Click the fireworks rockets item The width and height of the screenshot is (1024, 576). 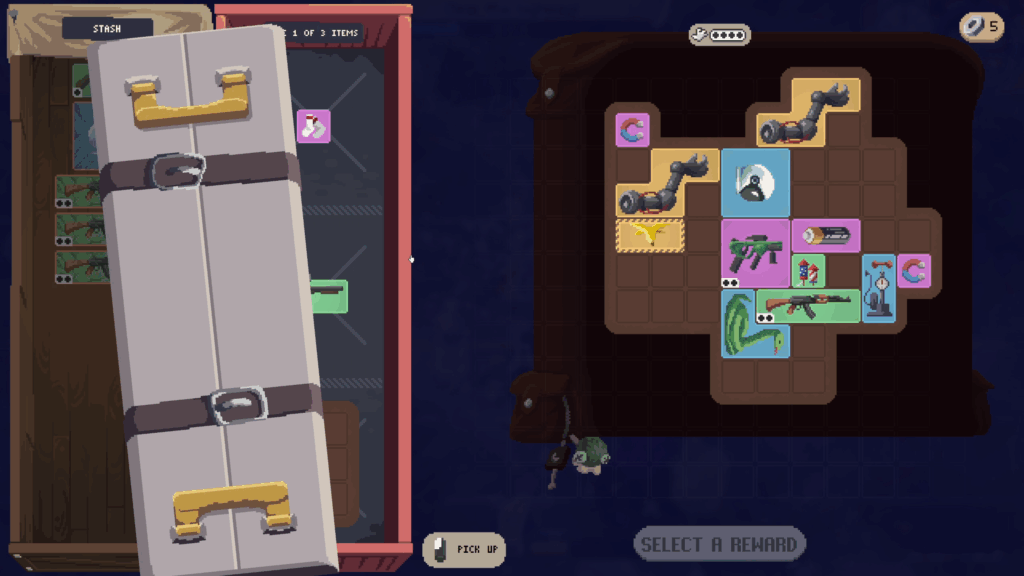[808, 270]
